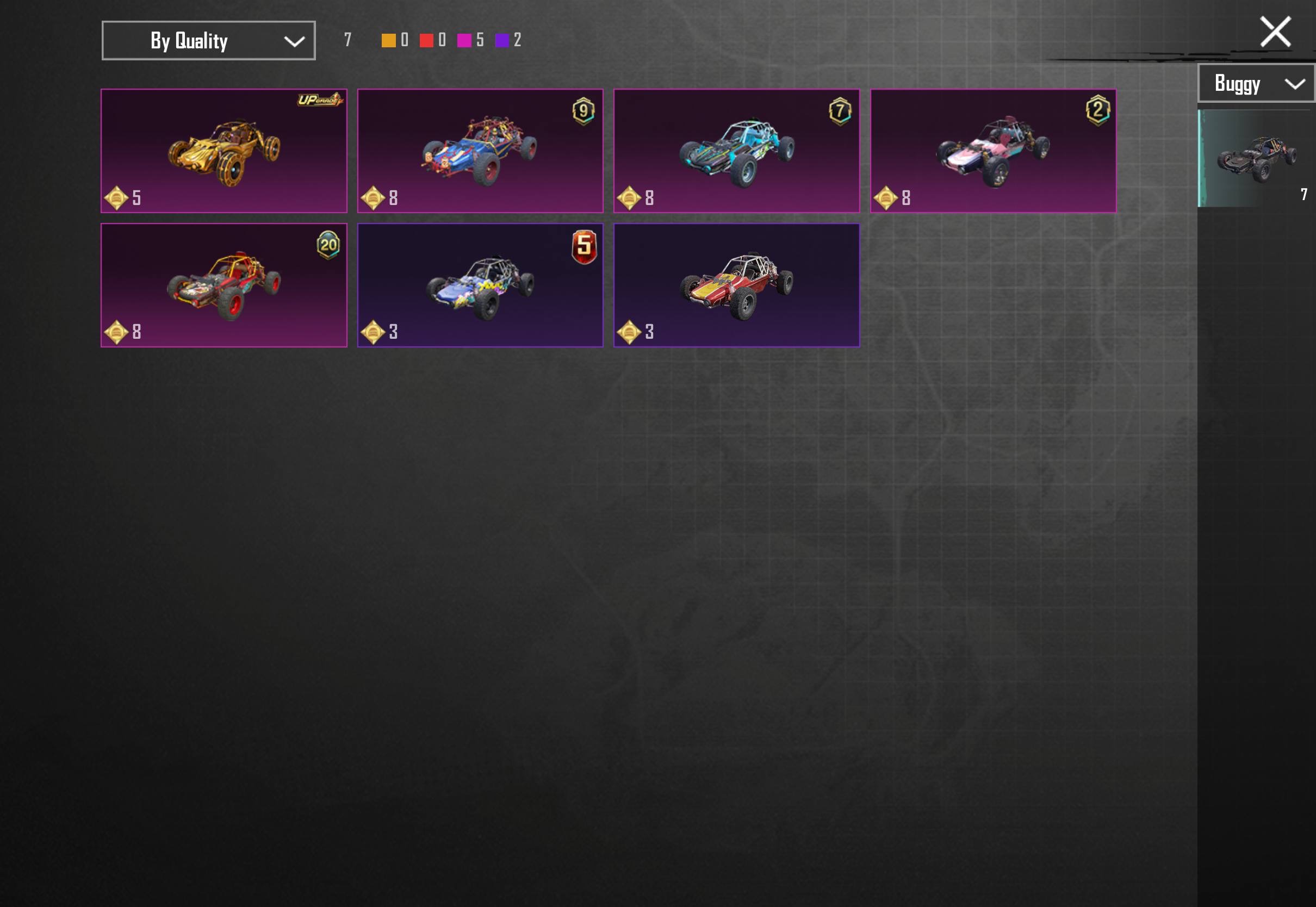Choose the blue graffiti buggy skin

pyautogui.click(x=480, y=285)
